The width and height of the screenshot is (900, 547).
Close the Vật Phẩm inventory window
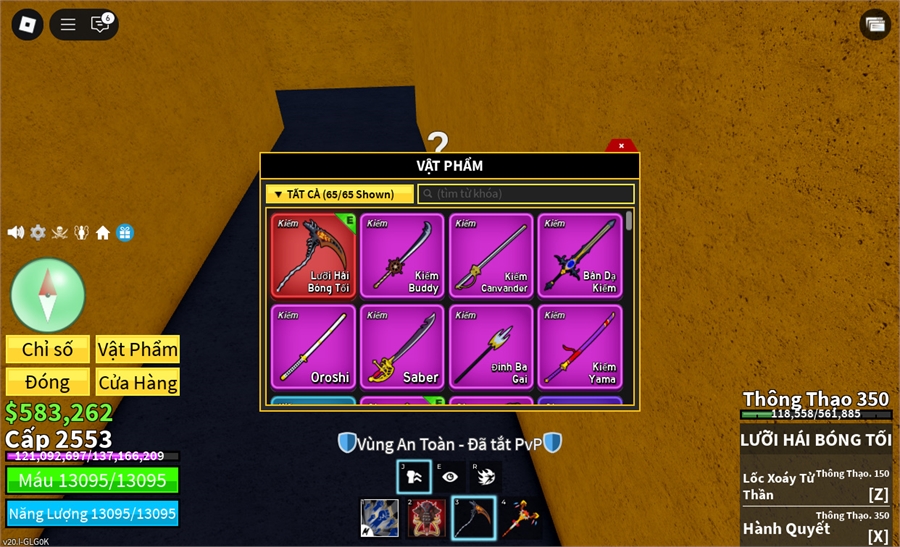pos(621,146)
